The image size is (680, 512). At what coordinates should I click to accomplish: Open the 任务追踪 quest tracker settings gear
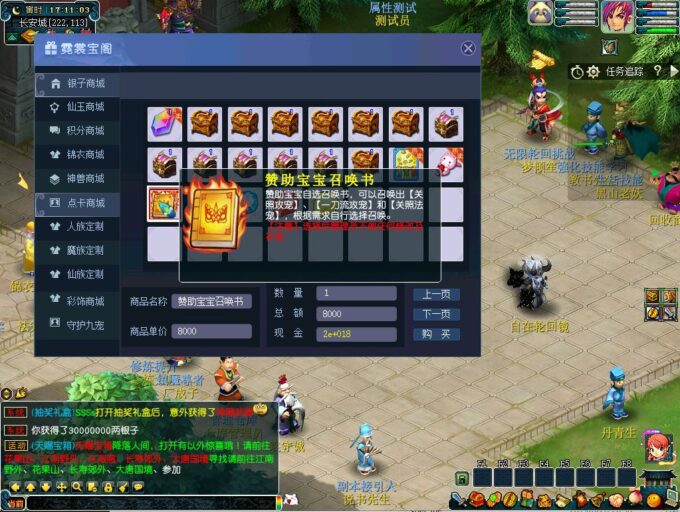click(593, 72)
